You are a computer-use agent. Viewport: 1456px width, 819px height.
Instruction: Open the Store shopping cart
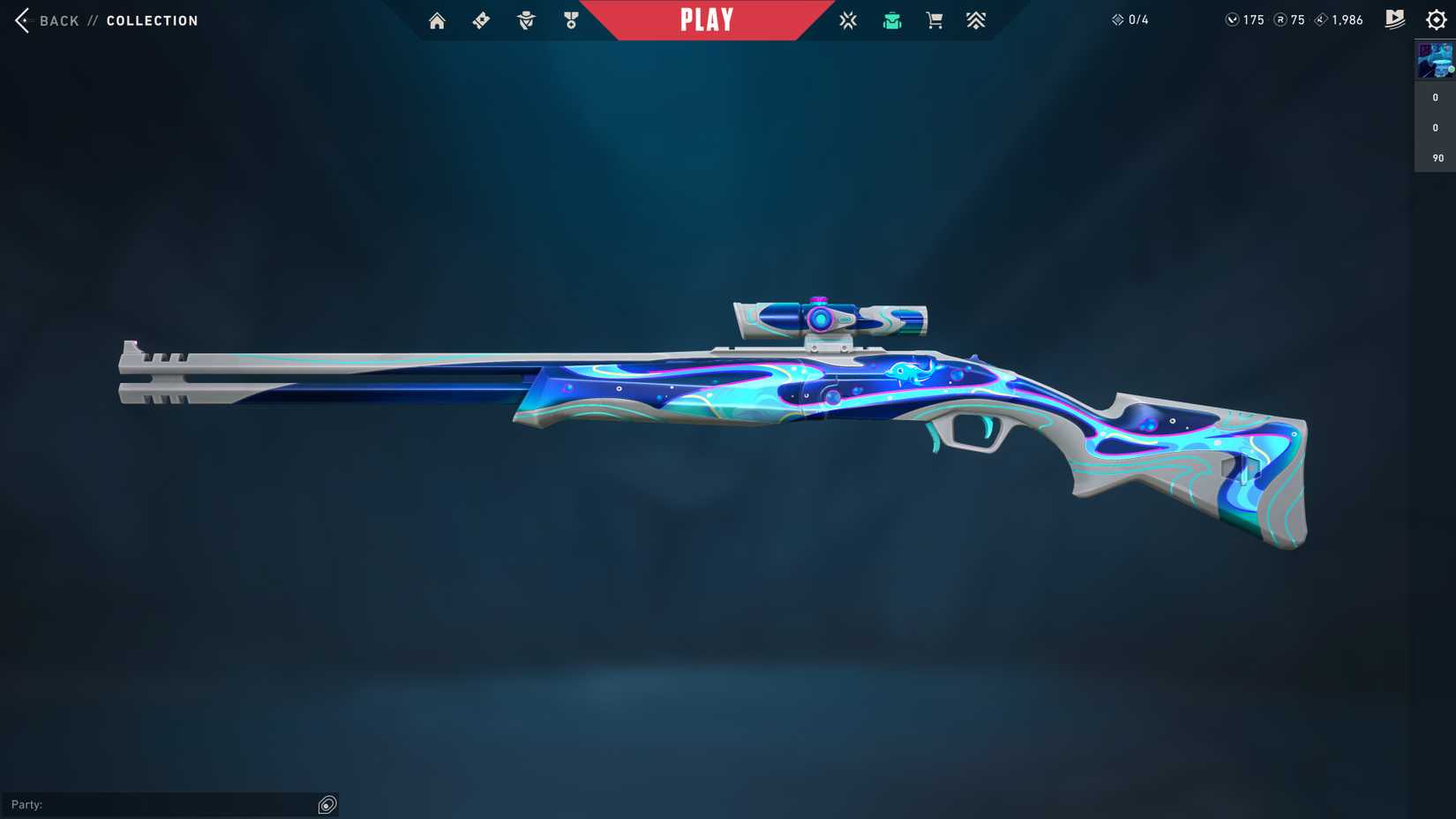coord(934,19)
